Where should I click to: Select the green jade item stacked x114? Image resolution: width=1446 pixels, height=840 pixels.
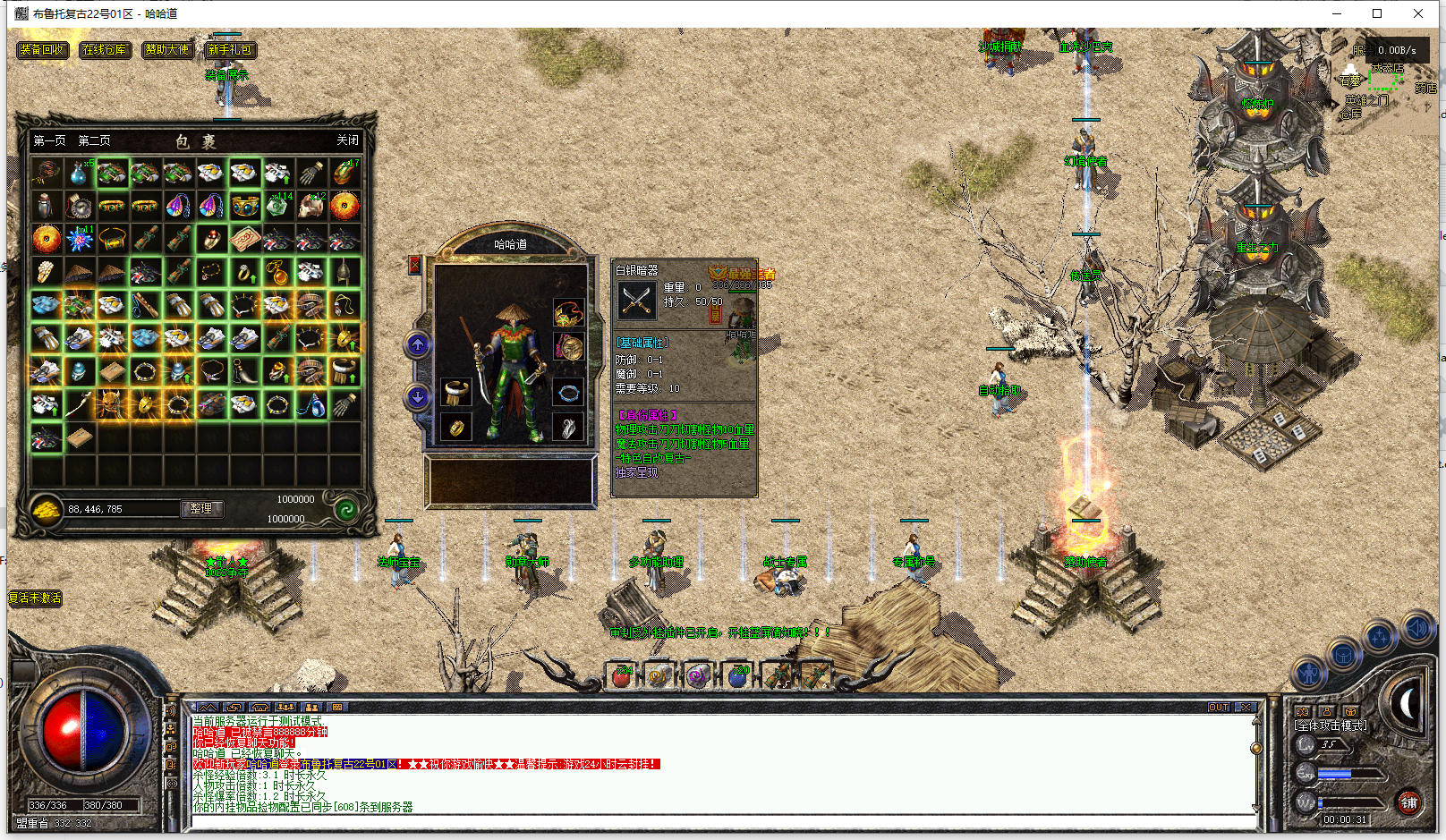[277, 207]
